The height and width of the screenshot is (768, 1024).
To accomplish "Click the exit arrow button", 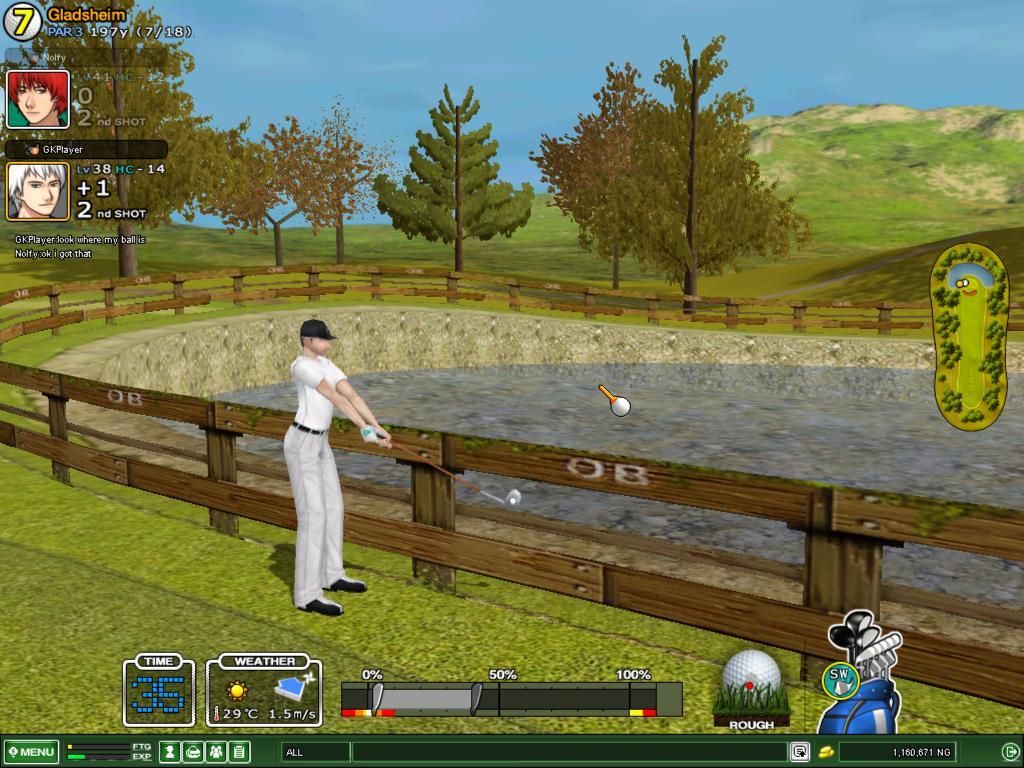I will [x=1010, y=752].
